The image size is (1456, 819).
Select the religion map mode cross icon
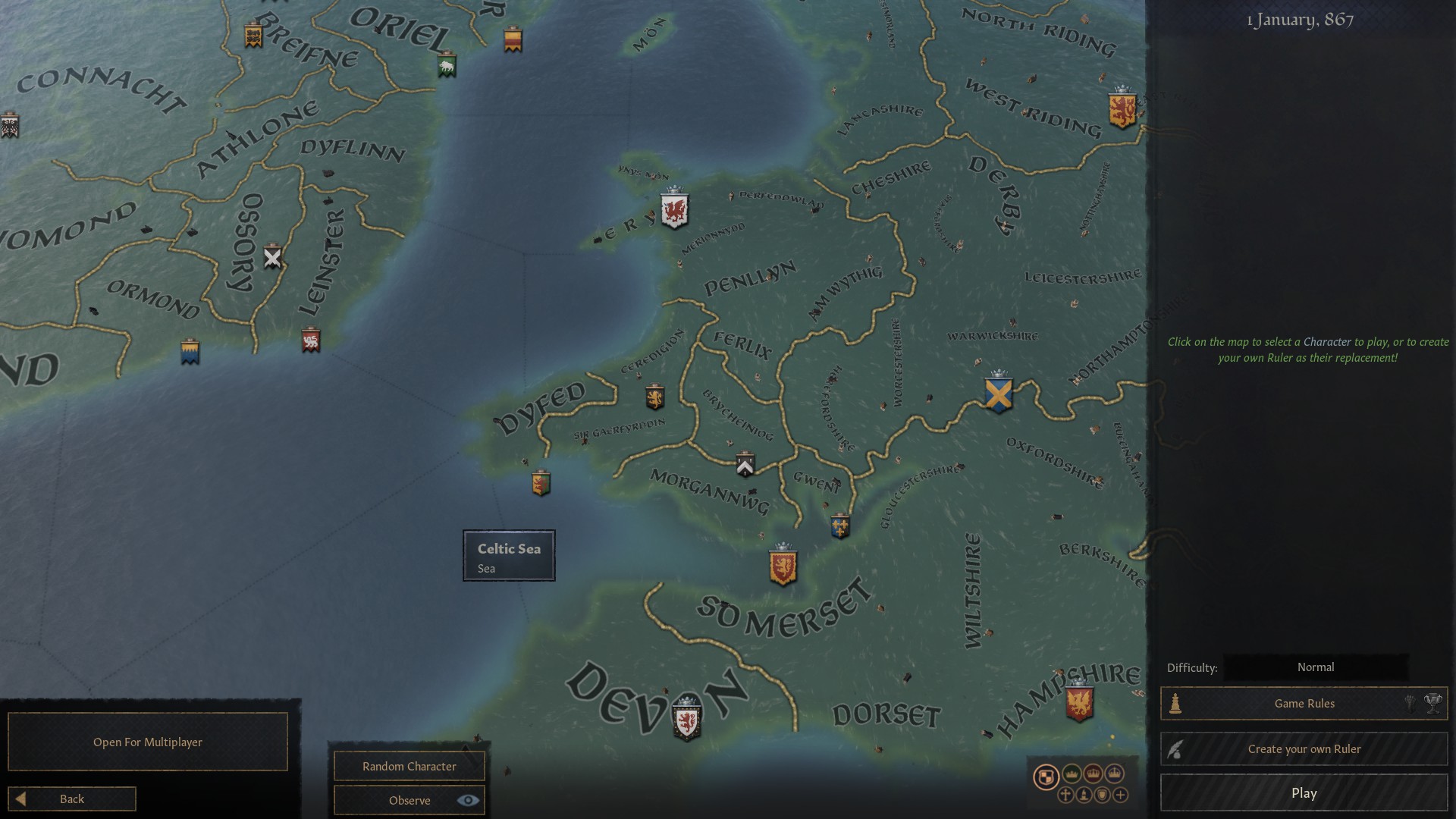pos(1065,795)
